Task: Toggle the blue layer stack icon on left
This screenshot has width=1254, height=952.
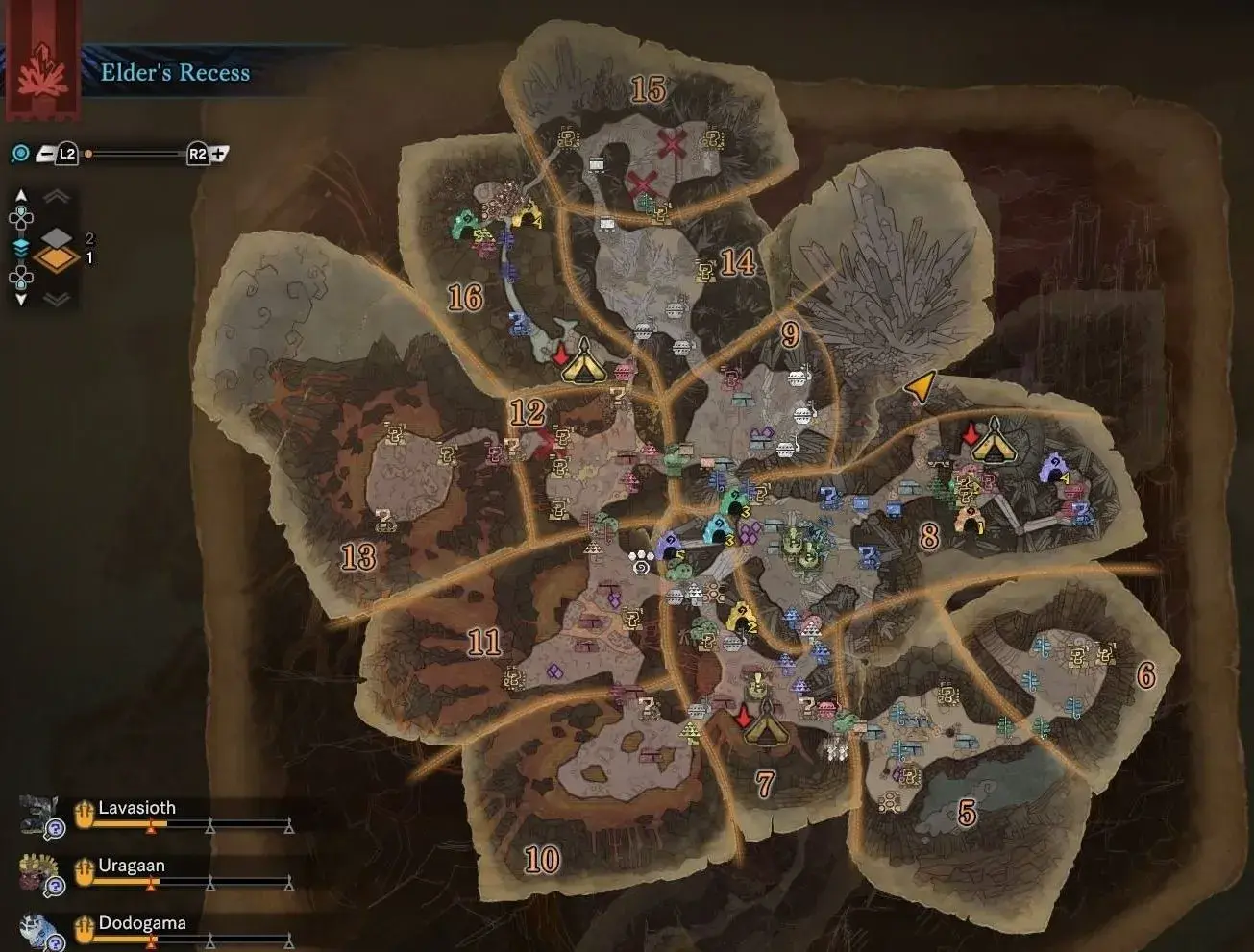Action: pyautogui.click(x=19, y=247)
